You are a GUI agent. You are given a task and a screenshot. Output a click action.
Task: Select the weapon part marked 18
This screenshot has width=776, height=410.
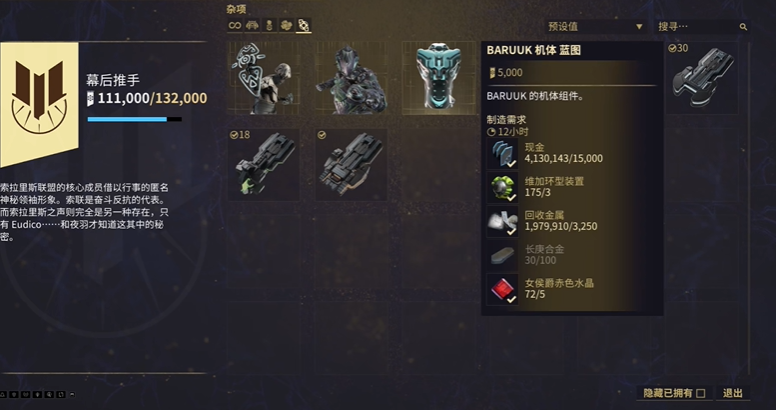coord(263,164)
